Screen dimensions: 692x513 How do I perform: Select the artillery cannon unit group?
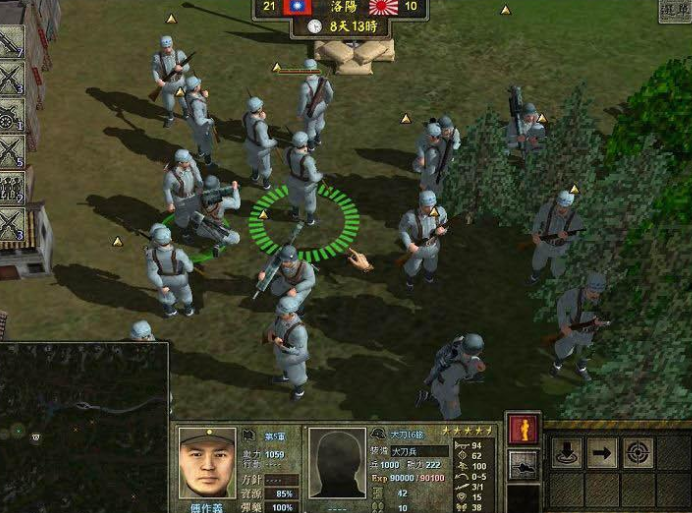click(12, 114)
